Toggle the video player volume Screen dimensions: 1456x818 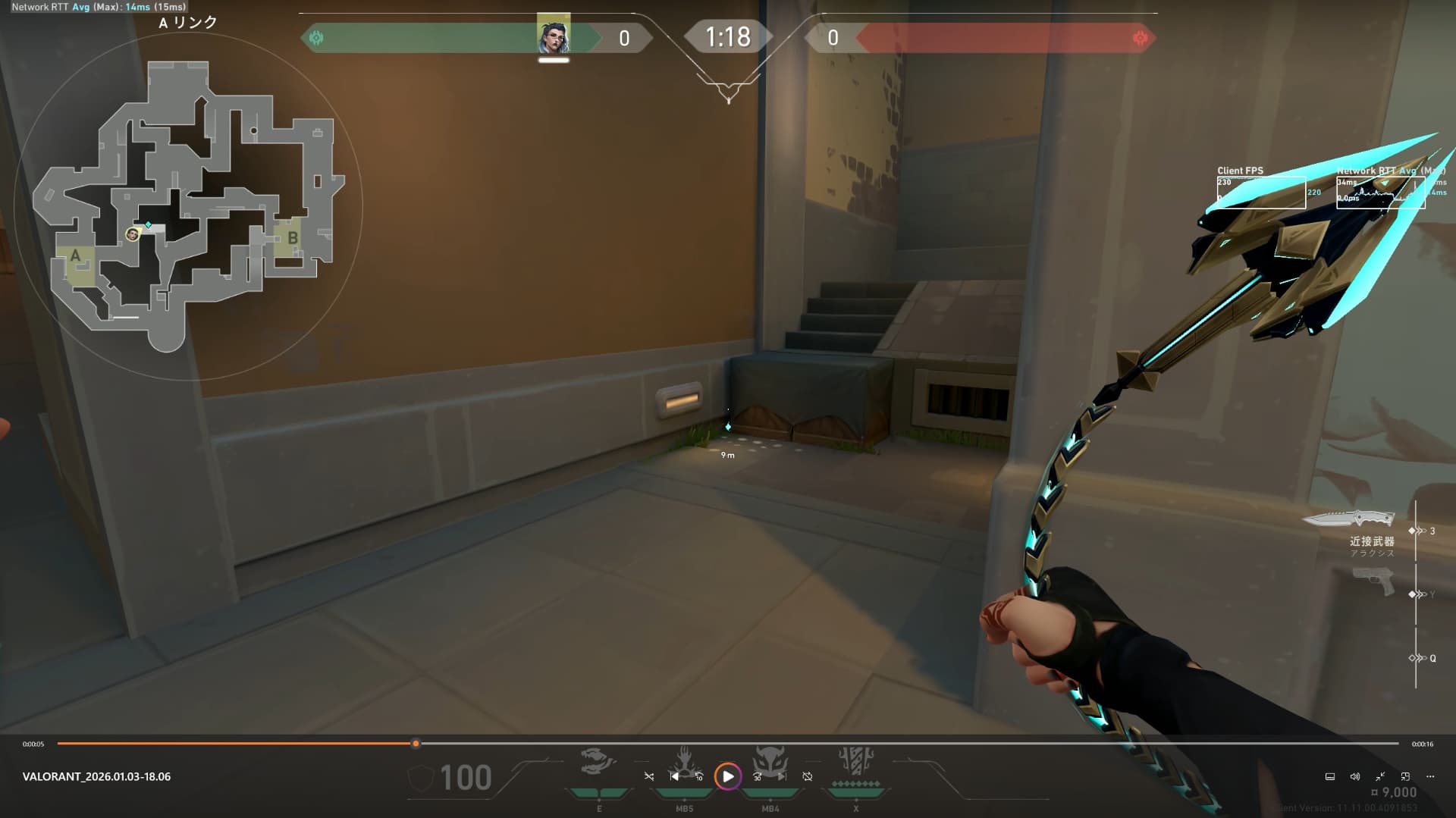(1355, 776)
